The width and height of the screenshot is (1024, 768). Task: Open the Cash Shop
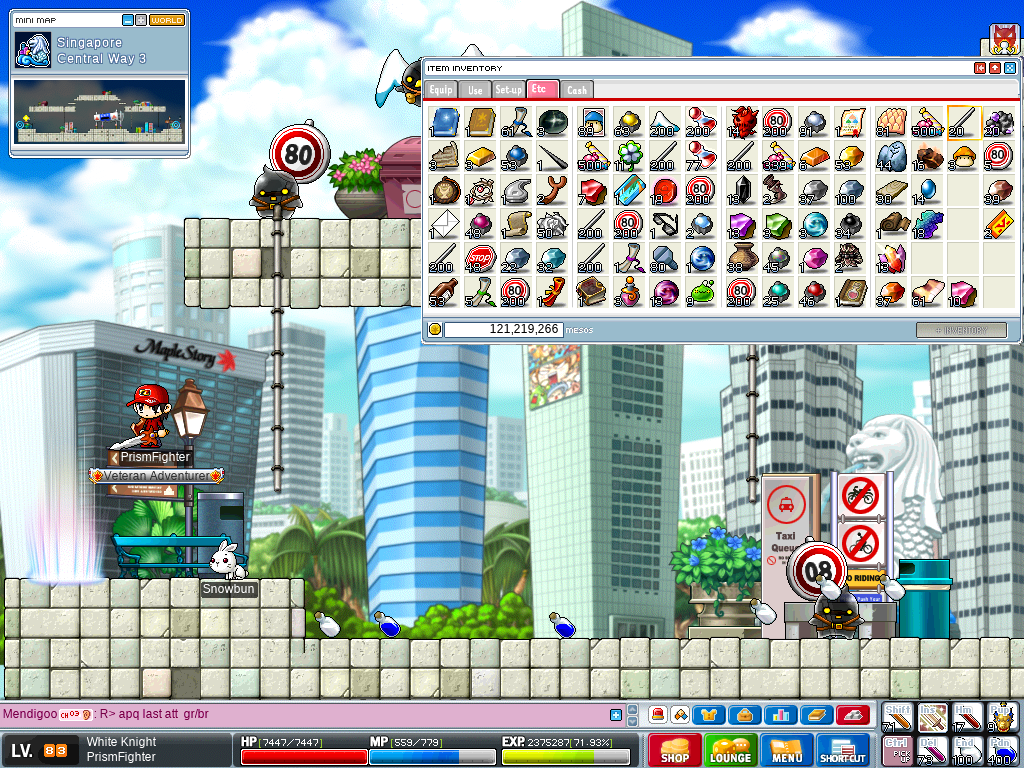pos(674,750)
